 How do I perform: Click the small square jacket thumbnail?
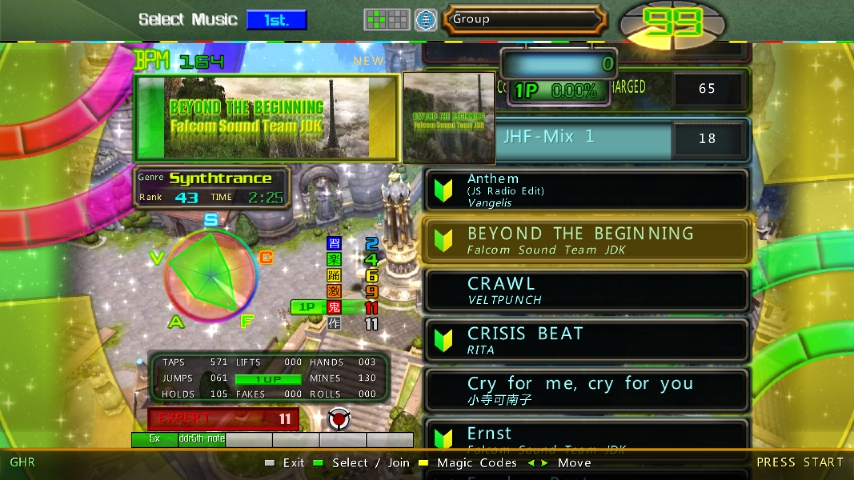pyautogui.click(x=448, y=117)
